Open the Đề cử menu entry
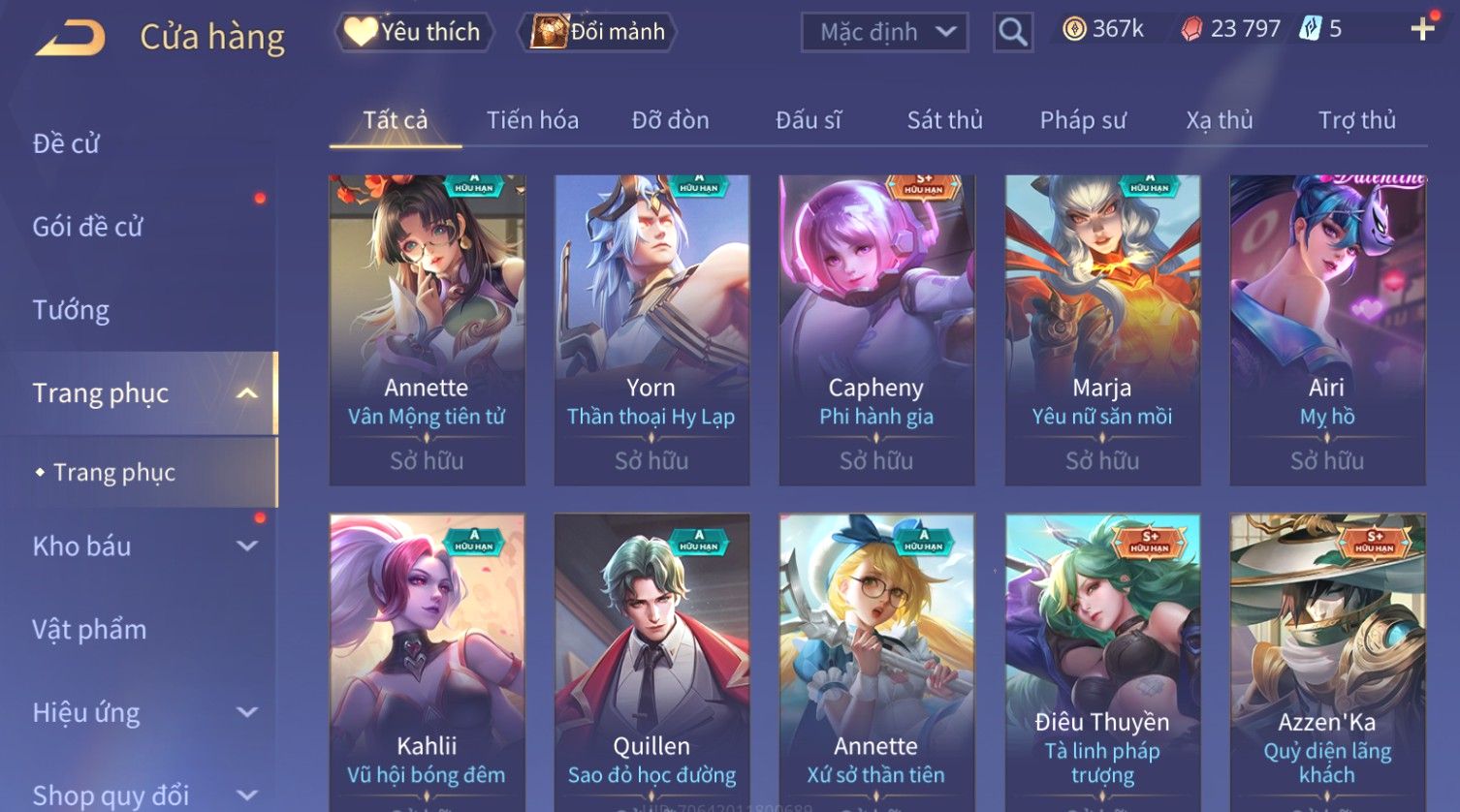This screenshot has height=812, width=1460. 66,143
